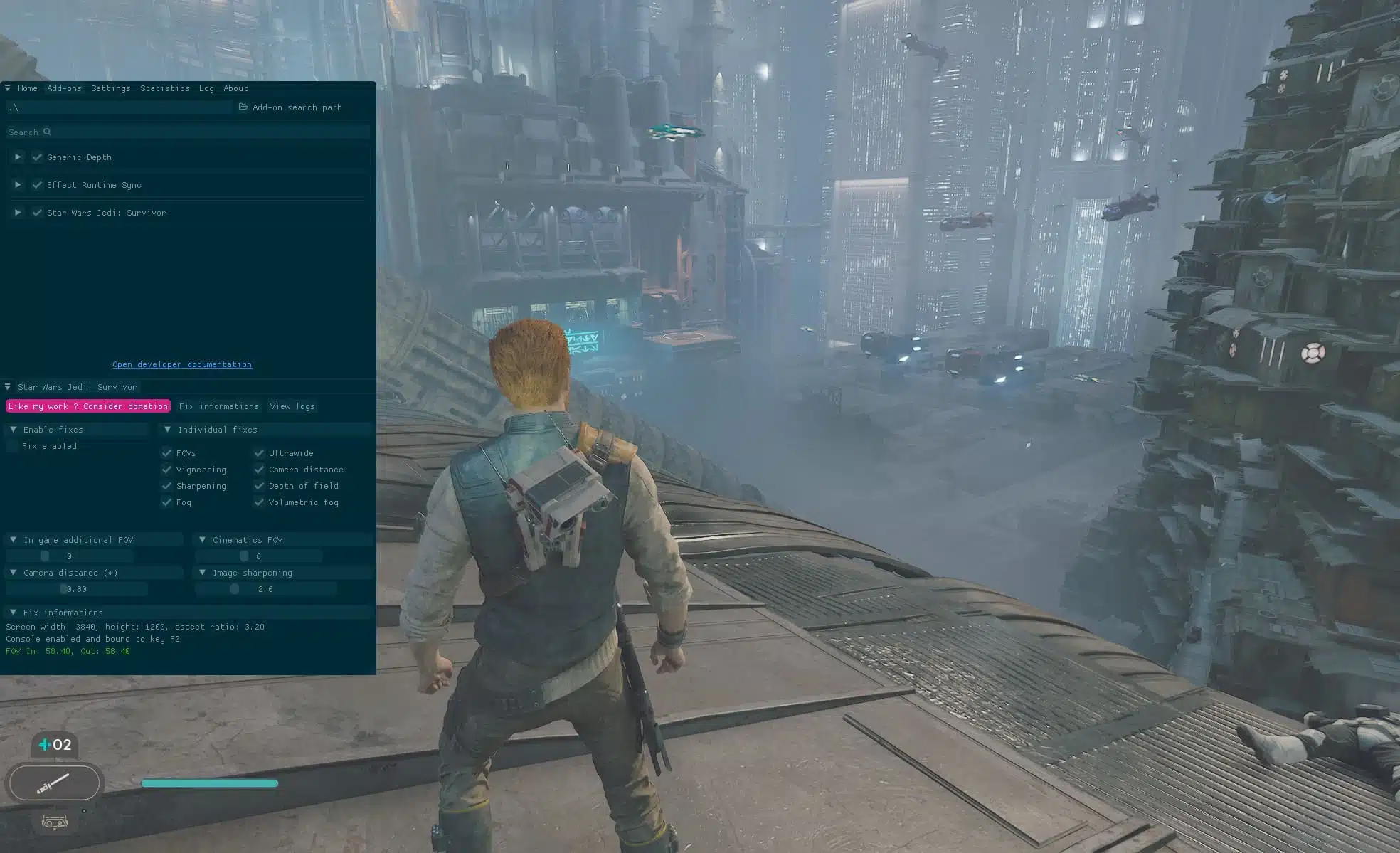Expand the Star Wars Jedi: Survivor add-on
The width and height of the screenshot is (1400, 853).
[x=18, y=213]
